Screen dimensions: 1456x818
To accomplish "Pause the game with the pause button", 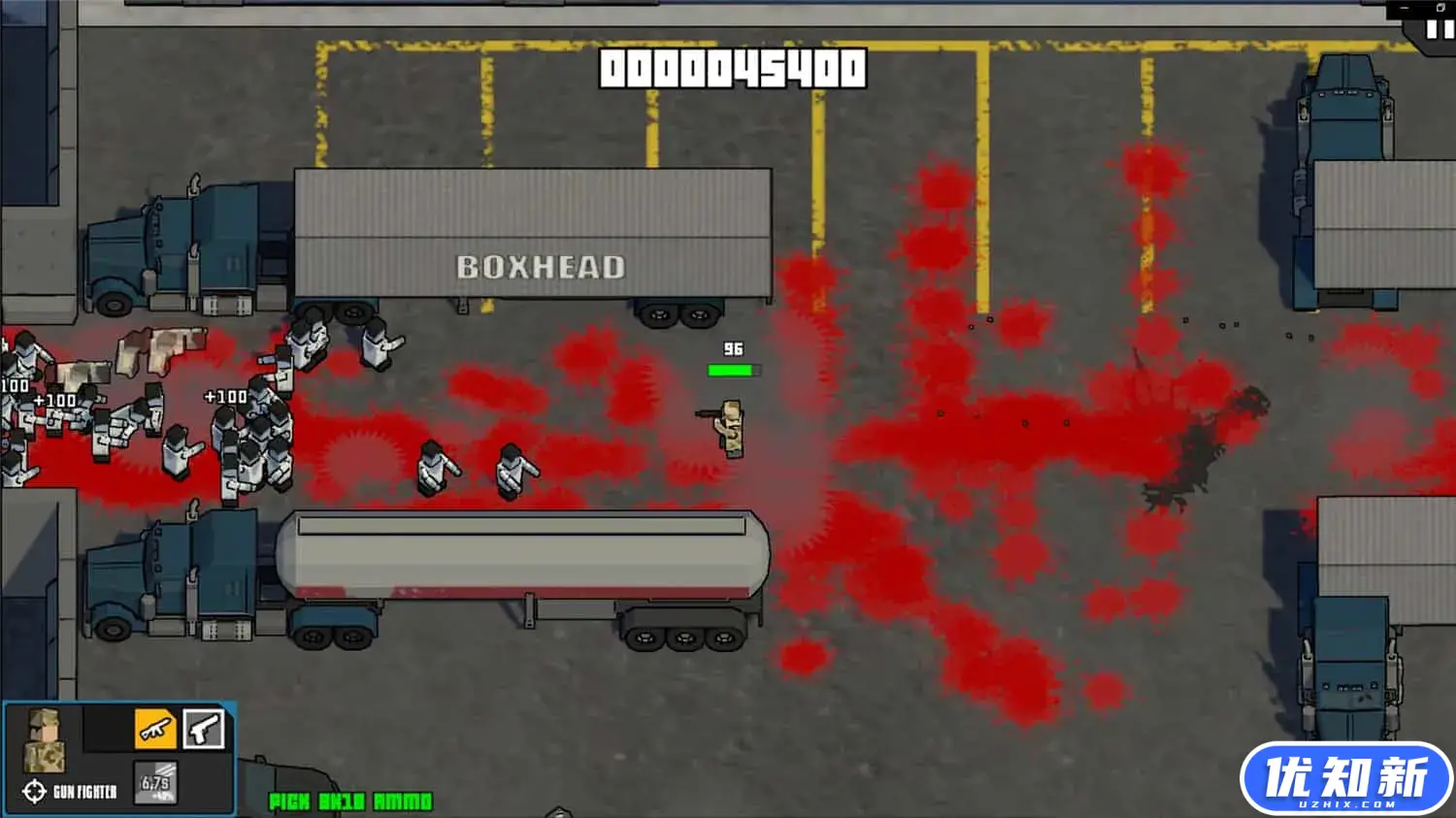I will tap(1439, 30).
